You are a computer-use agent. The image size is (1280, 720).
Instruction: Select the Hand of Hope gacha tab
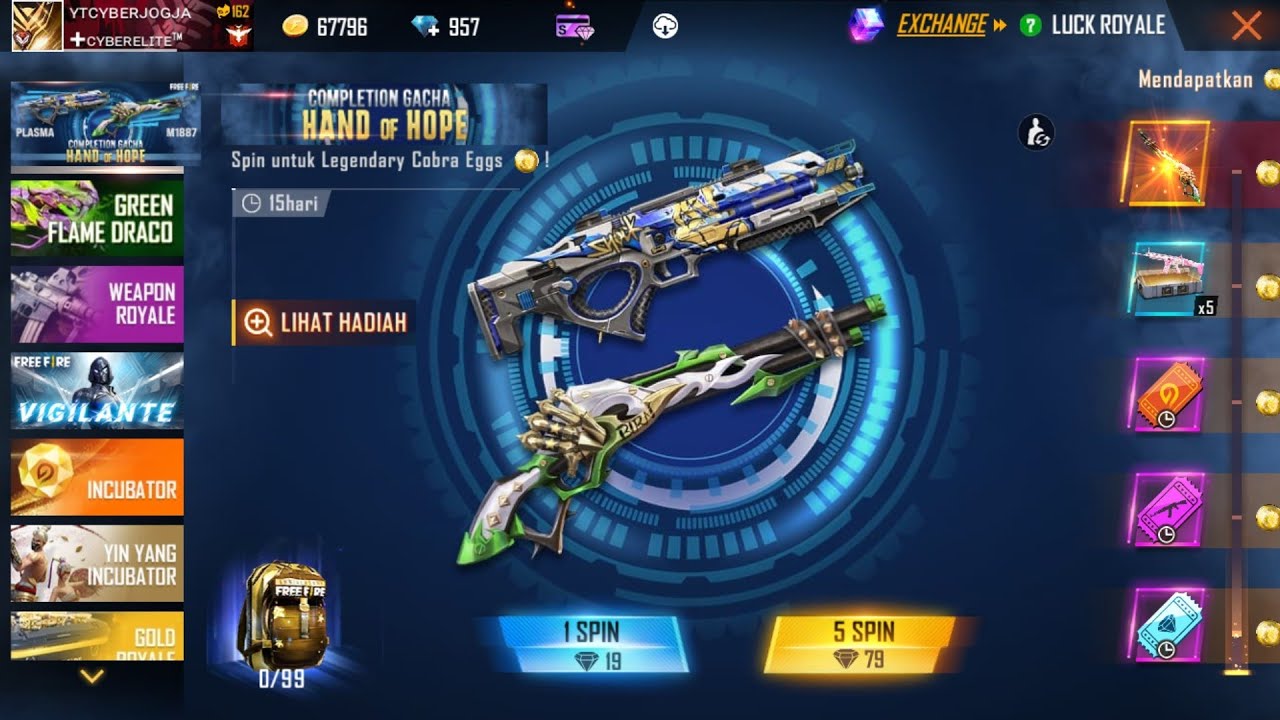click(x=97, y=124)
